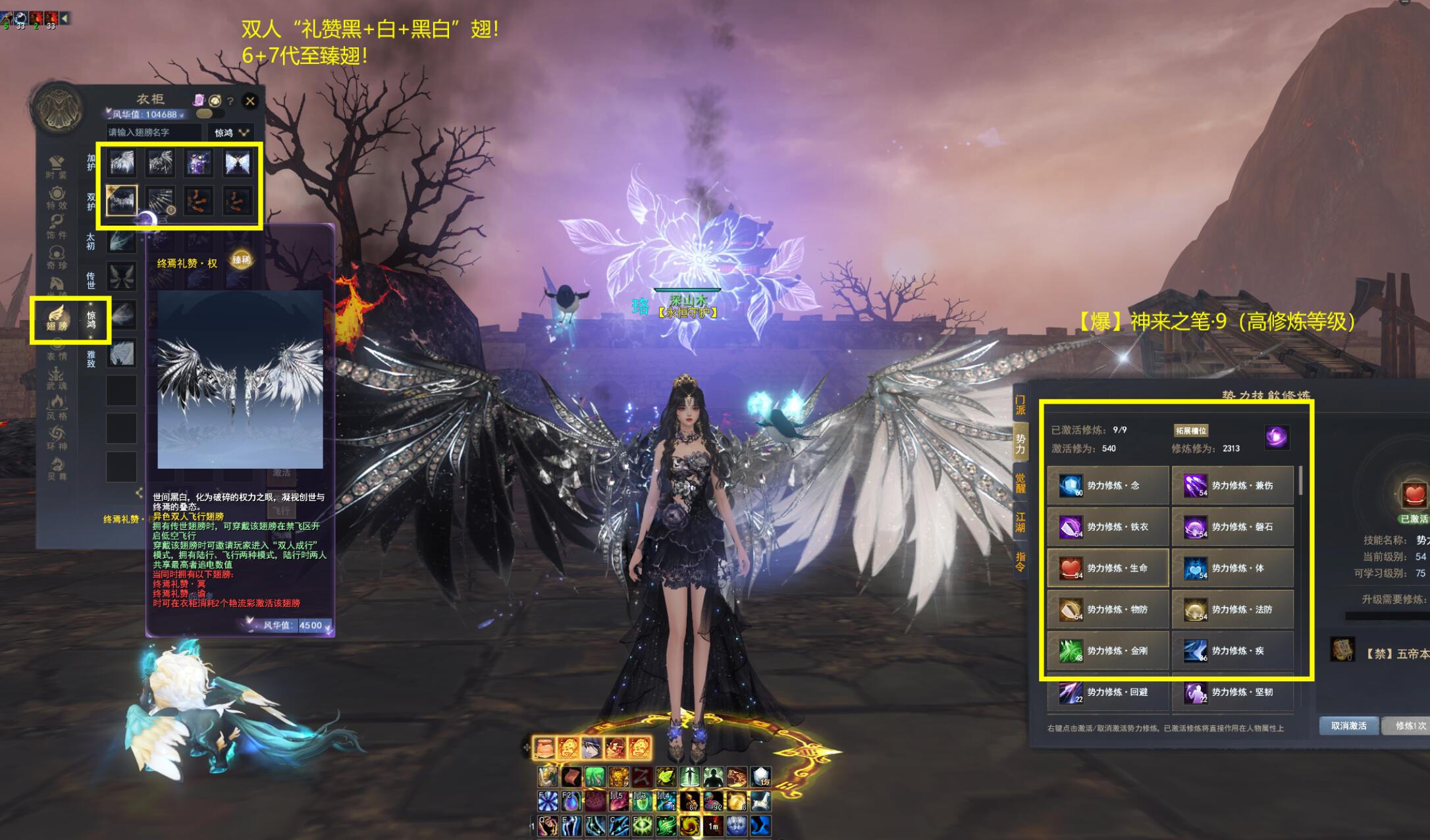The image size is (1430, 840).
Task: Select the highlighted black-and-white wing thumbnail
Action: click(x=122, y=199)
